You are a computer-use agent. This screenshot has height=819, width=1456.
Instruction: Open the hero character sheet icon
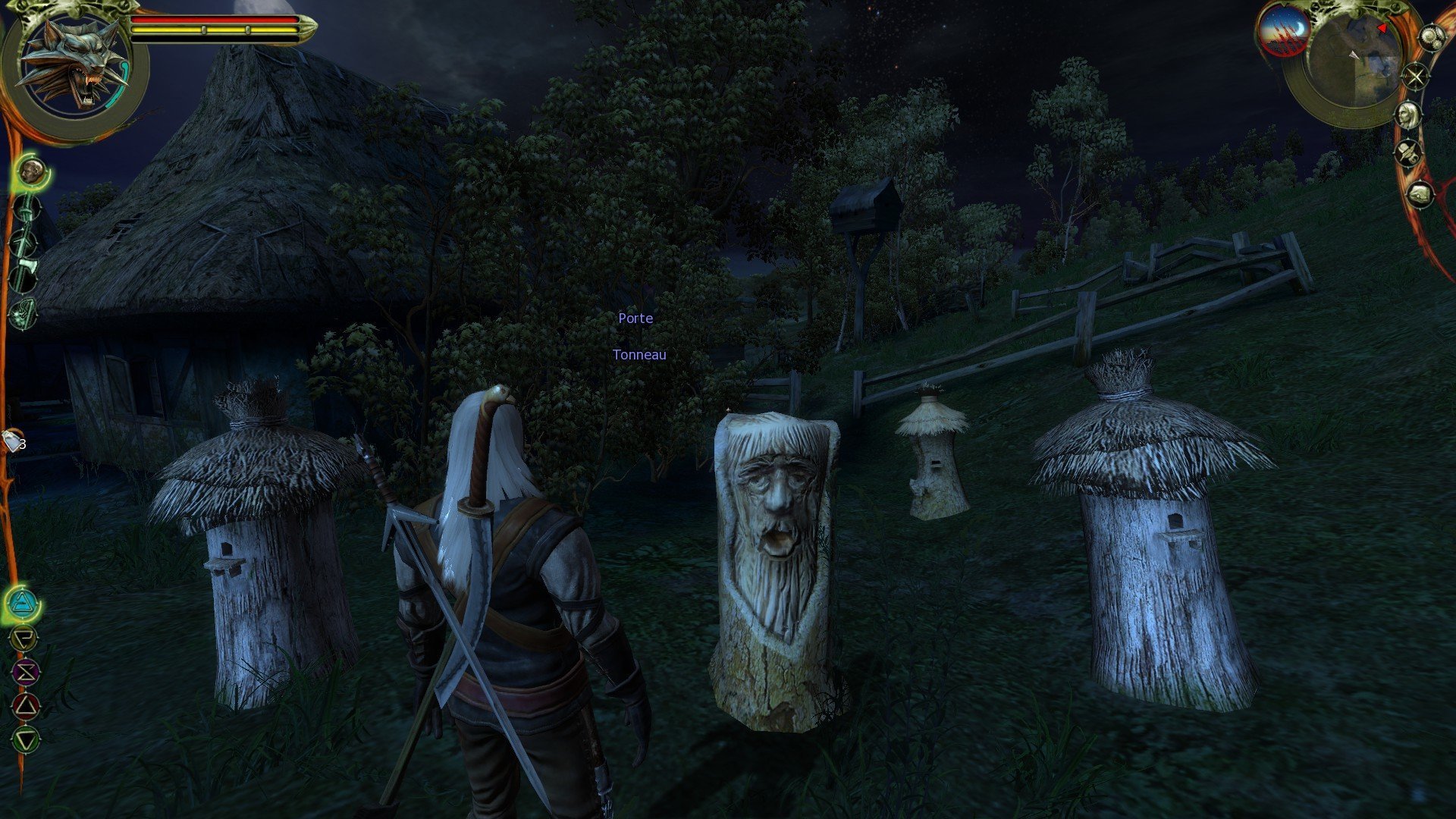[1409, 115]
